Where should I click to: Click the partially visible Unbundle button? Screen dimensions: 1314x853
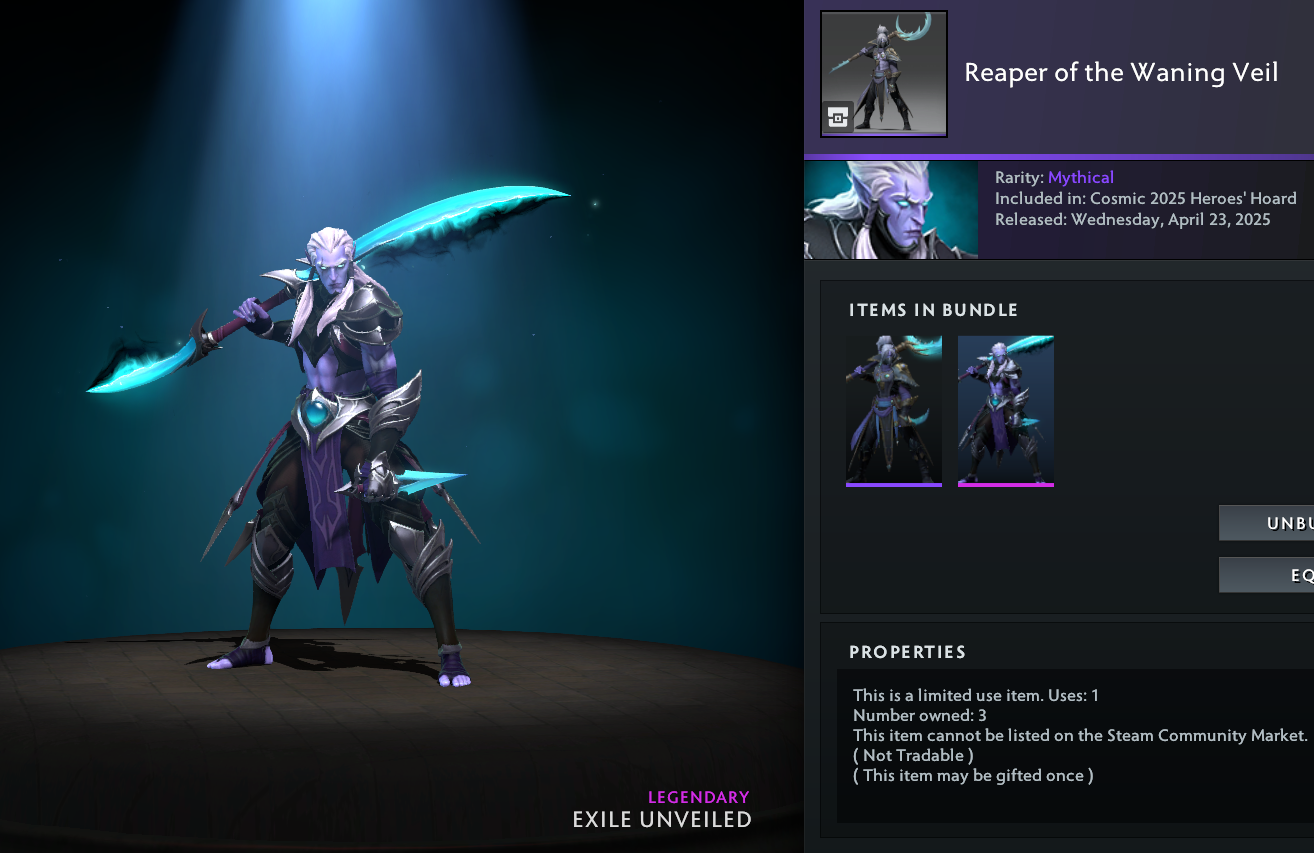1267,523
